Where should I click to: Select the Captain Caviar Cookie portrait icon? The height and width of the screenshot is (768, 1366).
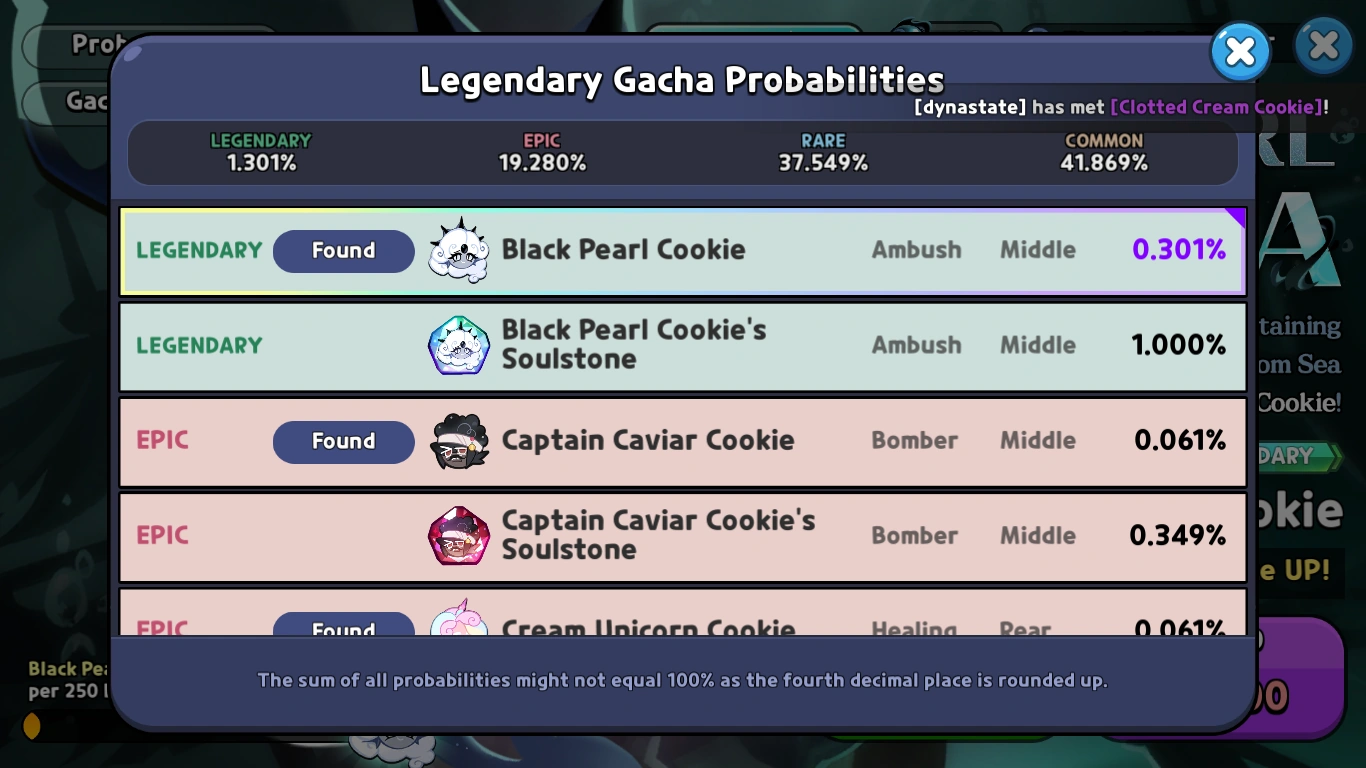tap(459, 440)
